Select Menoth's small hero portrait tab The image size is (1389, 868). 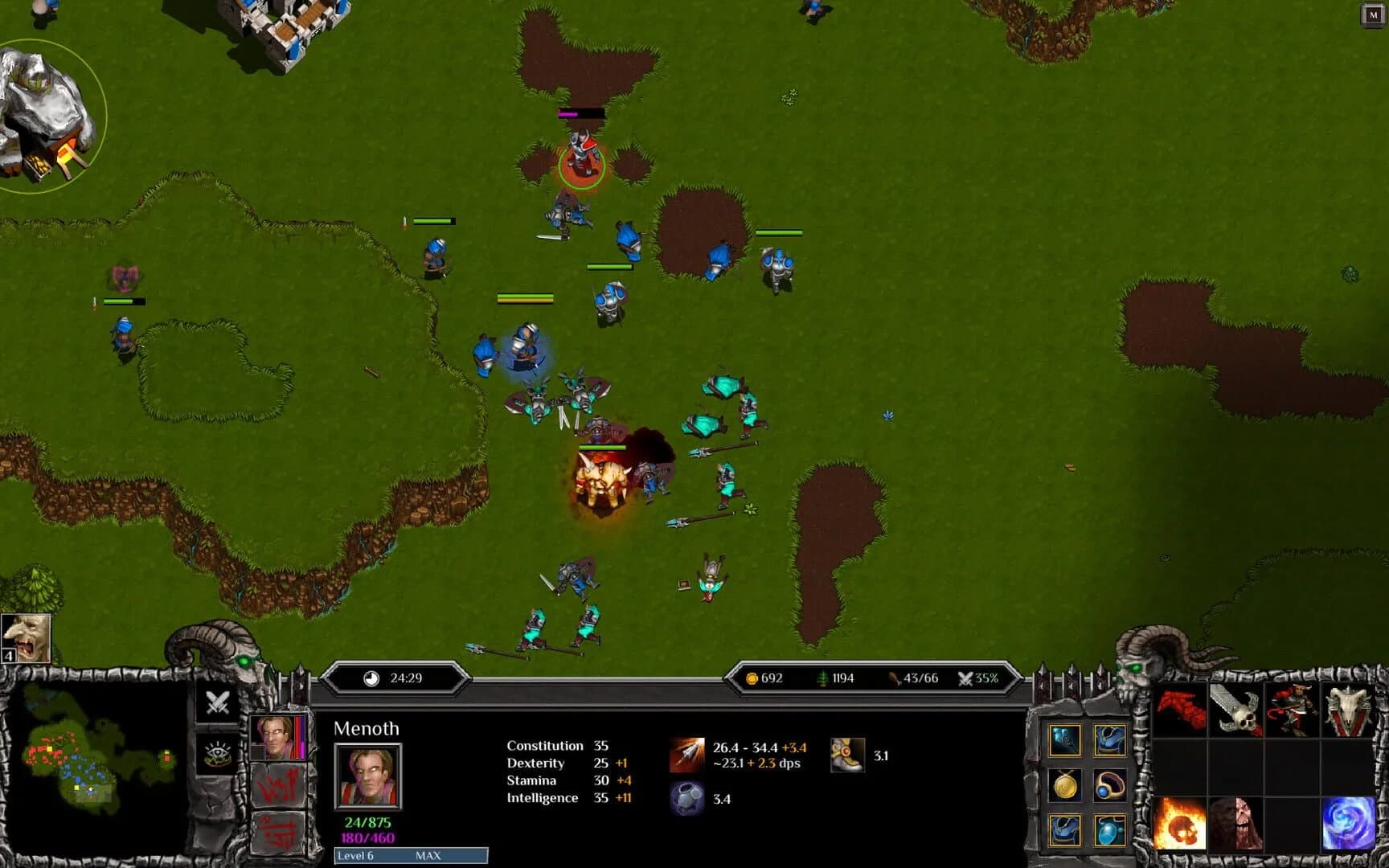coord(277,737)
